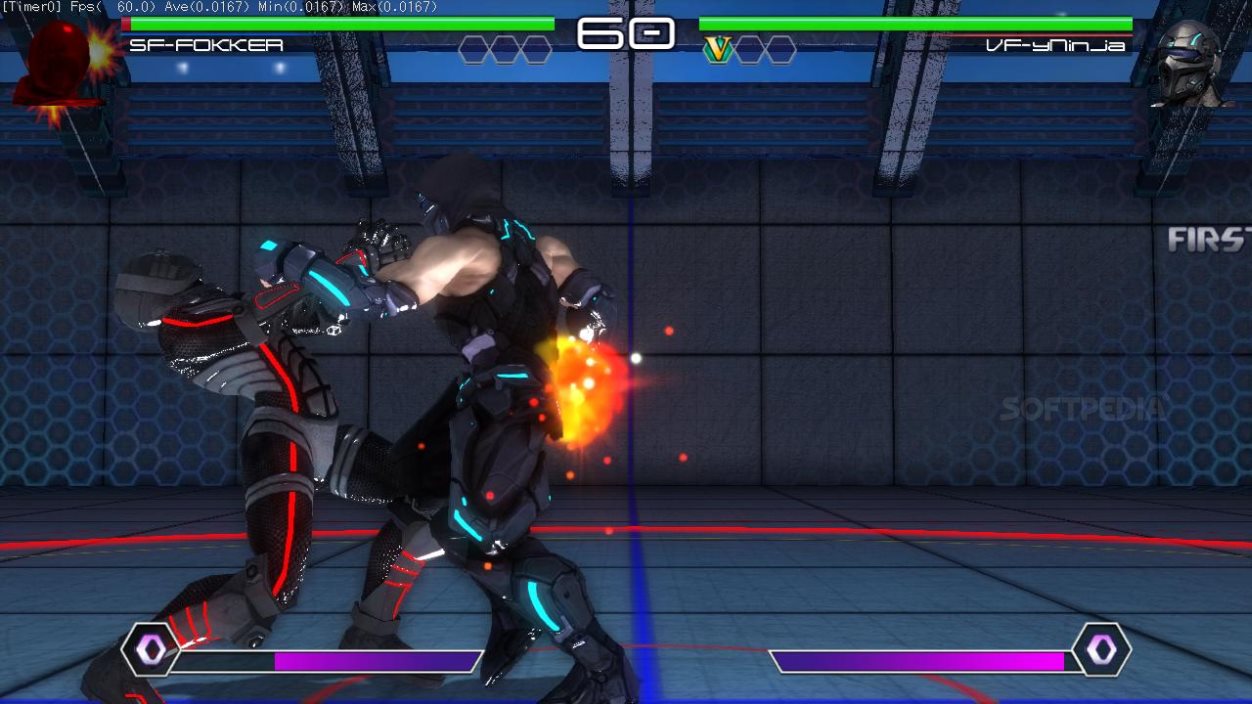The width and height of the screenshot is (1252, 704).
Task: Select the green V round-win marker
Action: [x=718, y=49]
